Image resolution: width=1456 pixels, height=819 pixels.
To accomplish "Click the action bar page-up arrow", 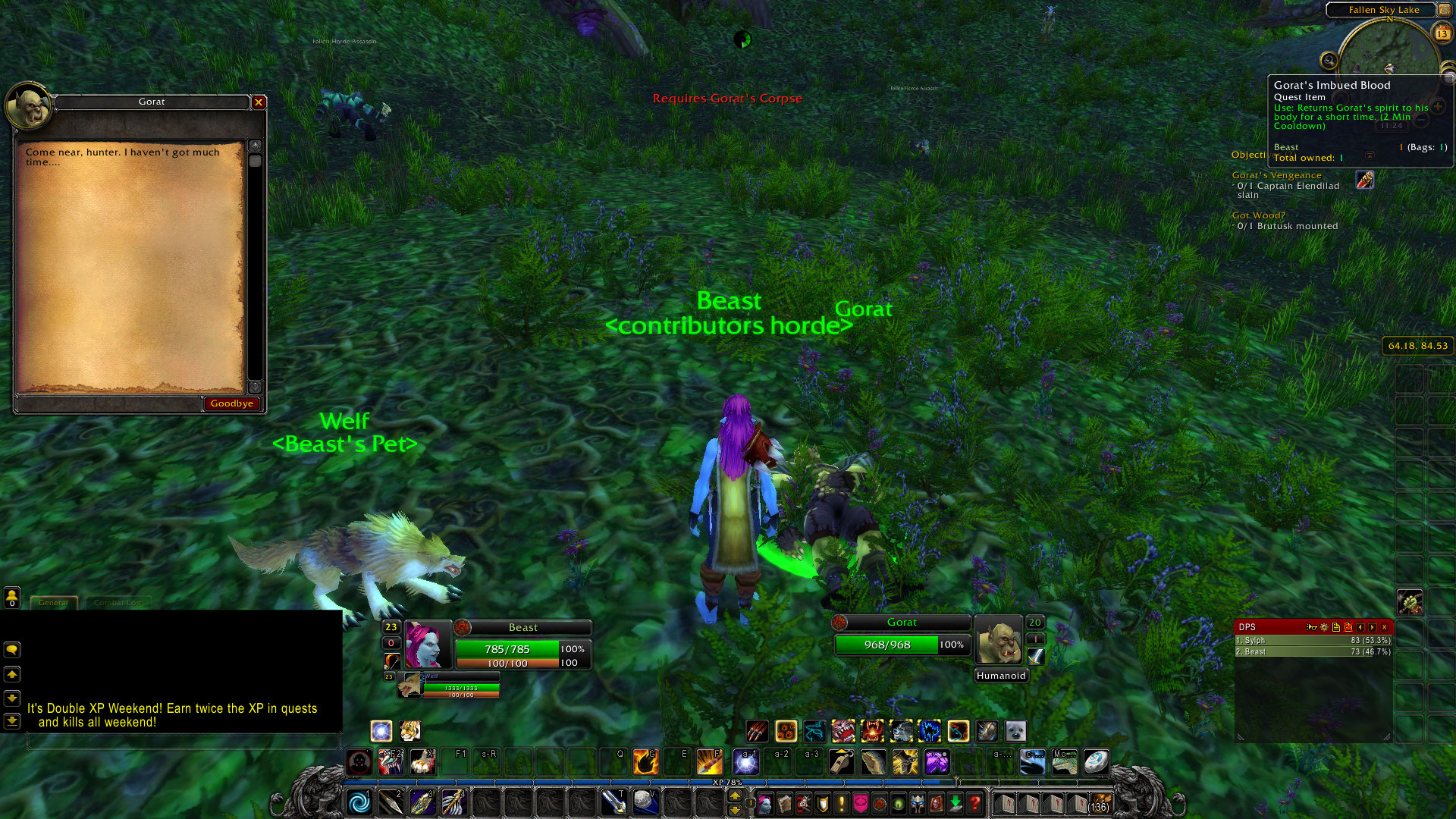I will coord(734,794).
